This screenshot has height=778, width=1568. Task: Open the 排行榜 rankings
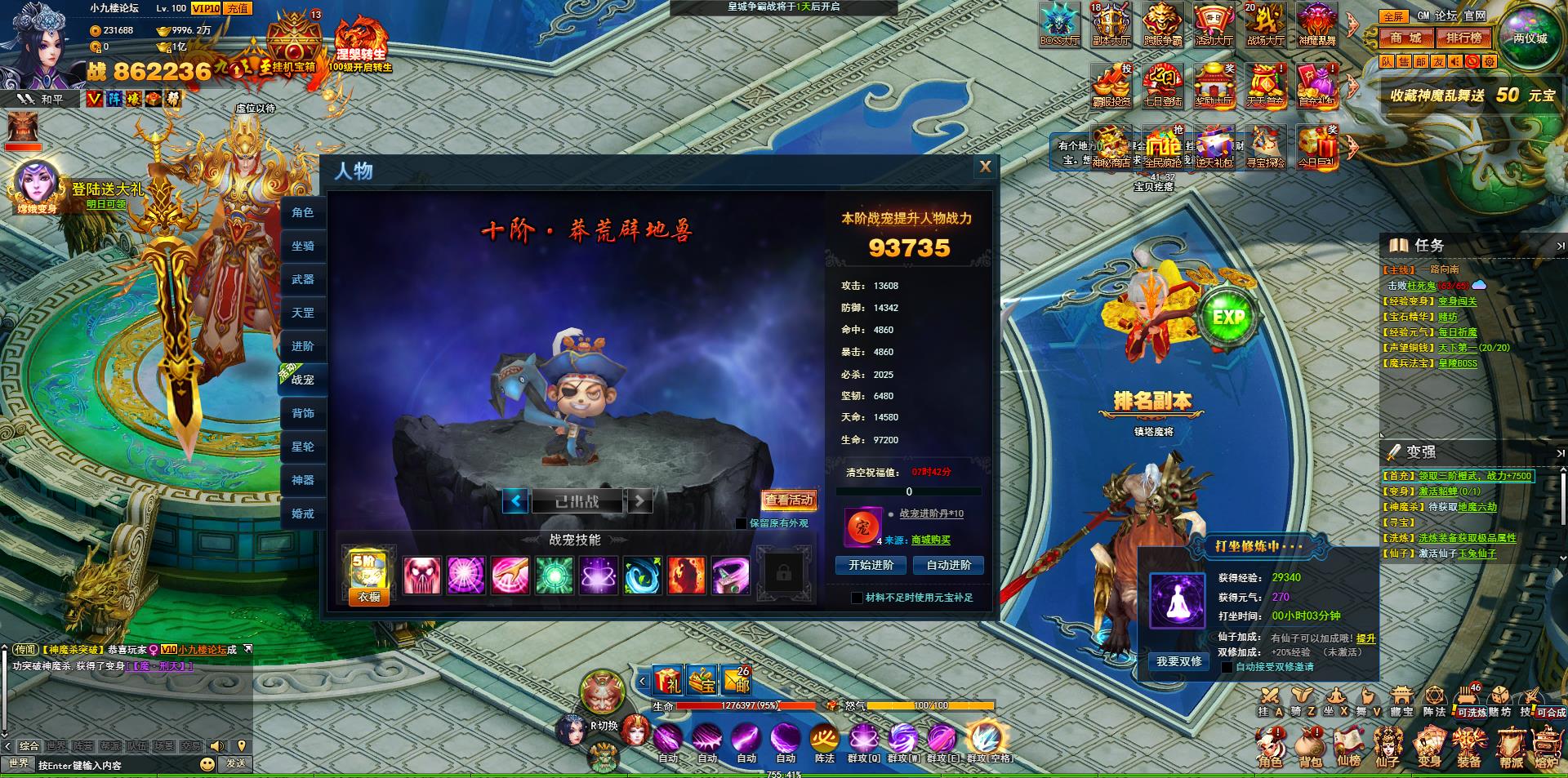pos(1463,38)
